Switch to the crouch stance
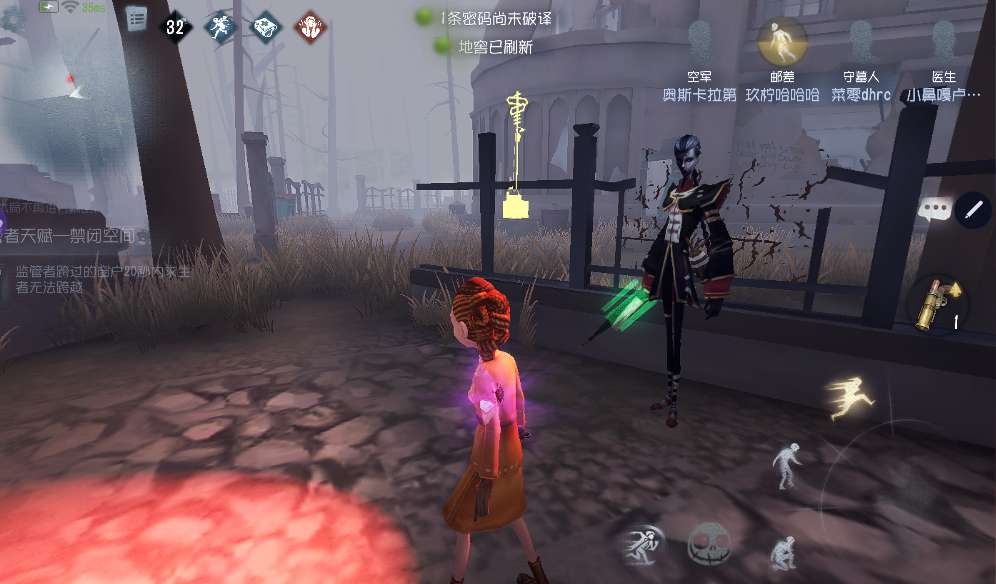The height and width of the screenshot is (584, 996). click(x=782, y=553)
